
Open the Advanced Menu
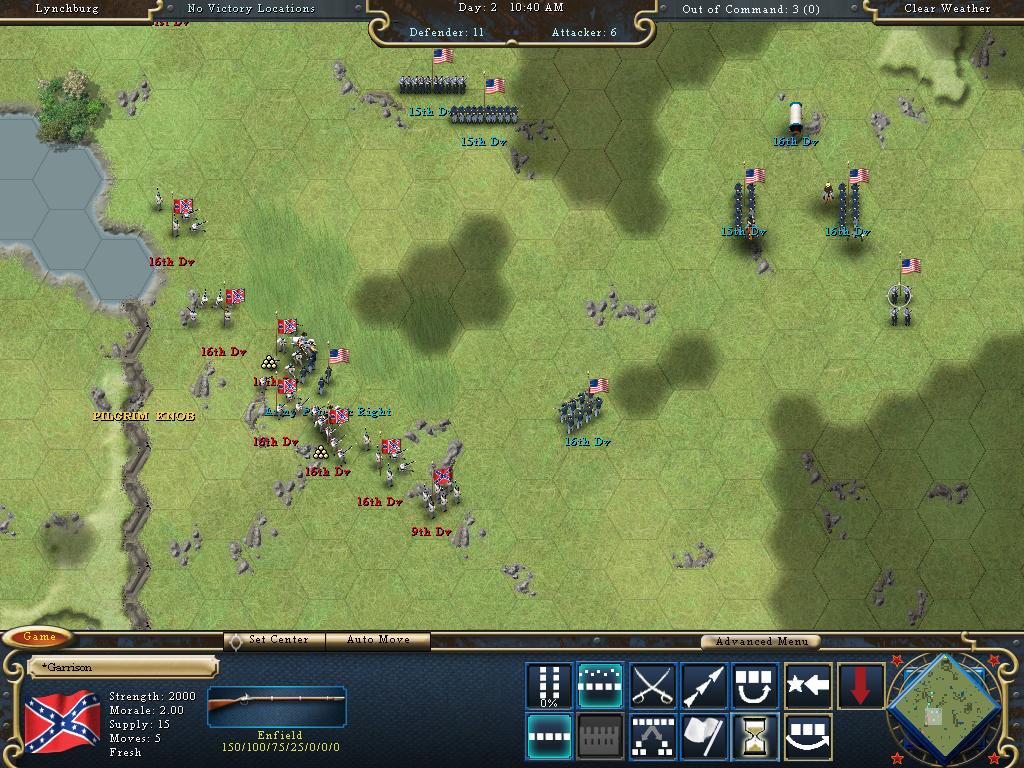[761, 642]
